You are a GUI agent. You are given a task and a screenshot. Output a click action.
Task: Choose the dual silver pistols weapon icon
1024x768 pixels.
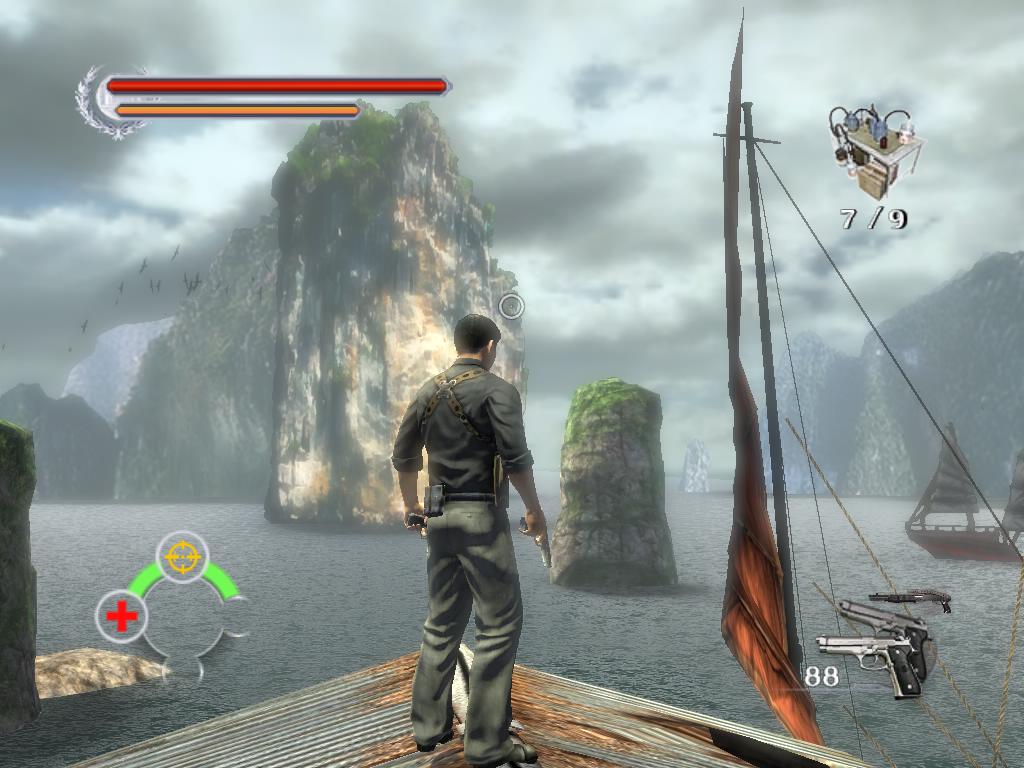(875, 645)
